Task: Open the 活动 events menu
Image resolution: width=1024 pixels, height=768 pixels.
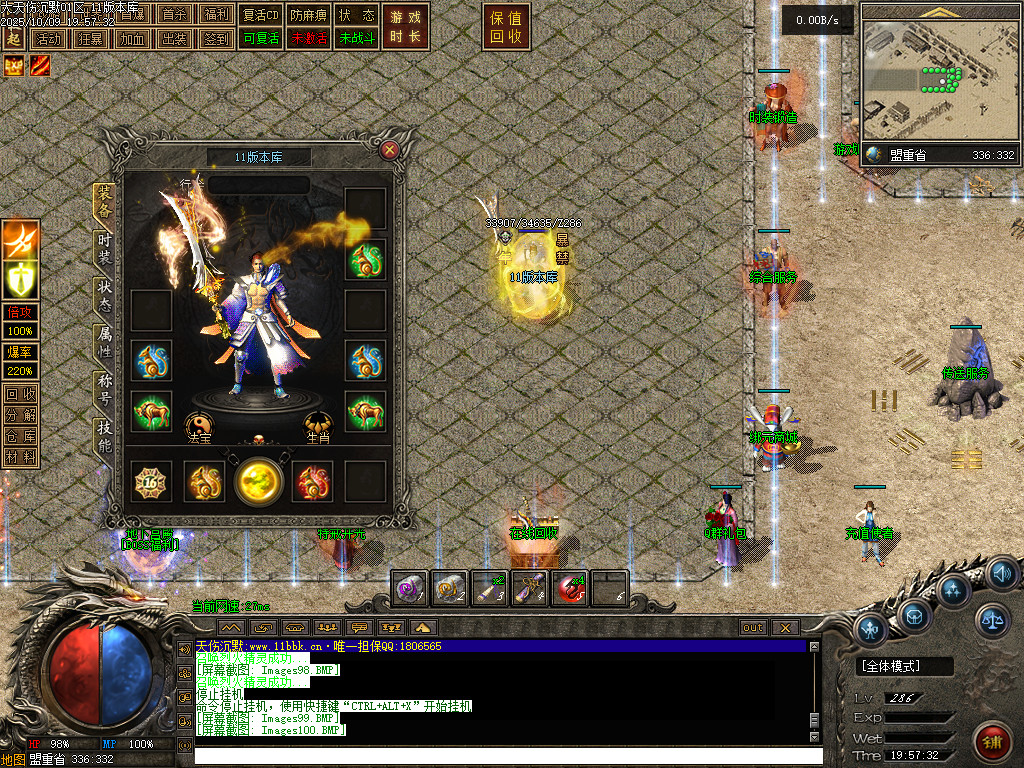Action: (x=47, y=39)
